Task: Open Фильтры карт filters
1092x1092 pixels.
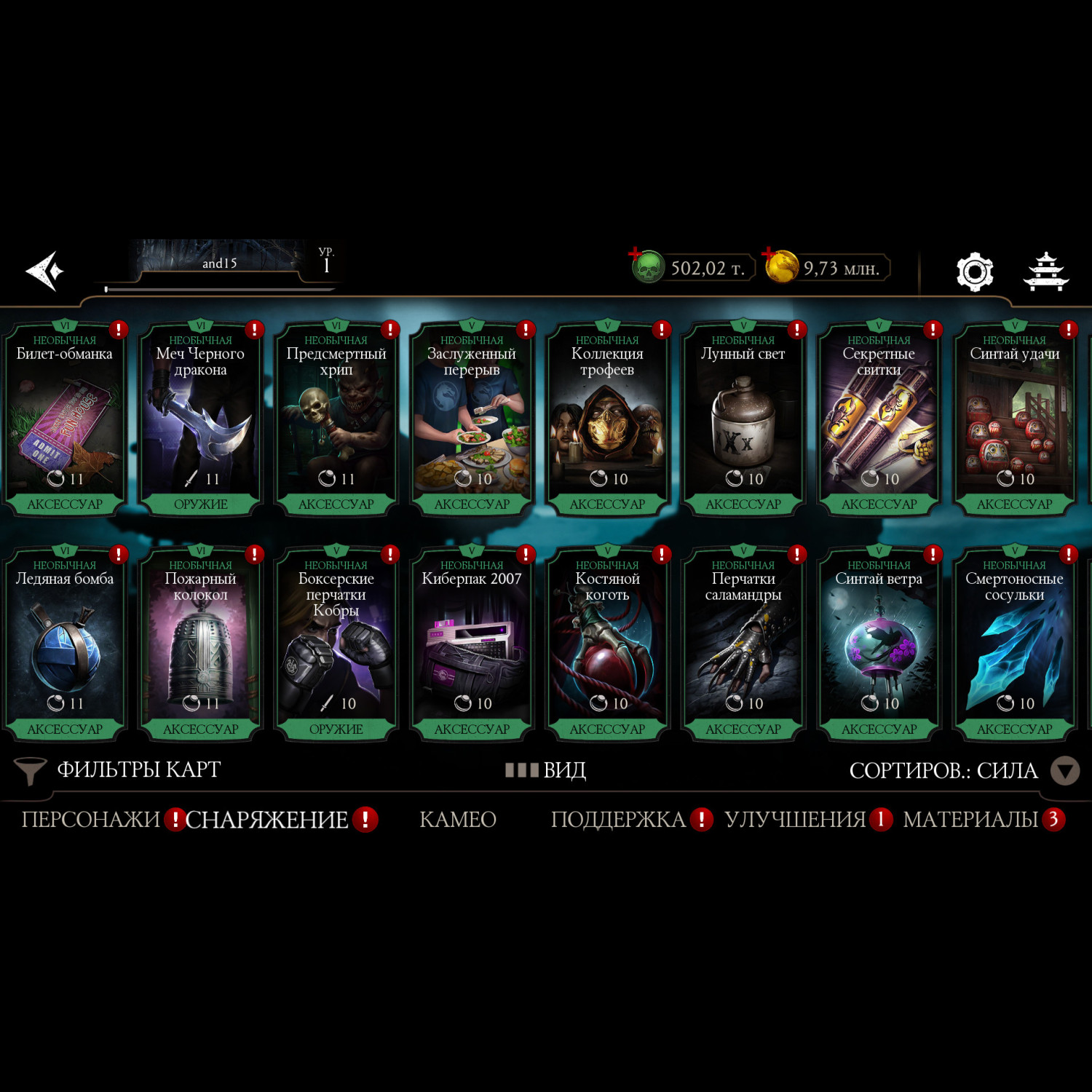Action: point(118,769)
